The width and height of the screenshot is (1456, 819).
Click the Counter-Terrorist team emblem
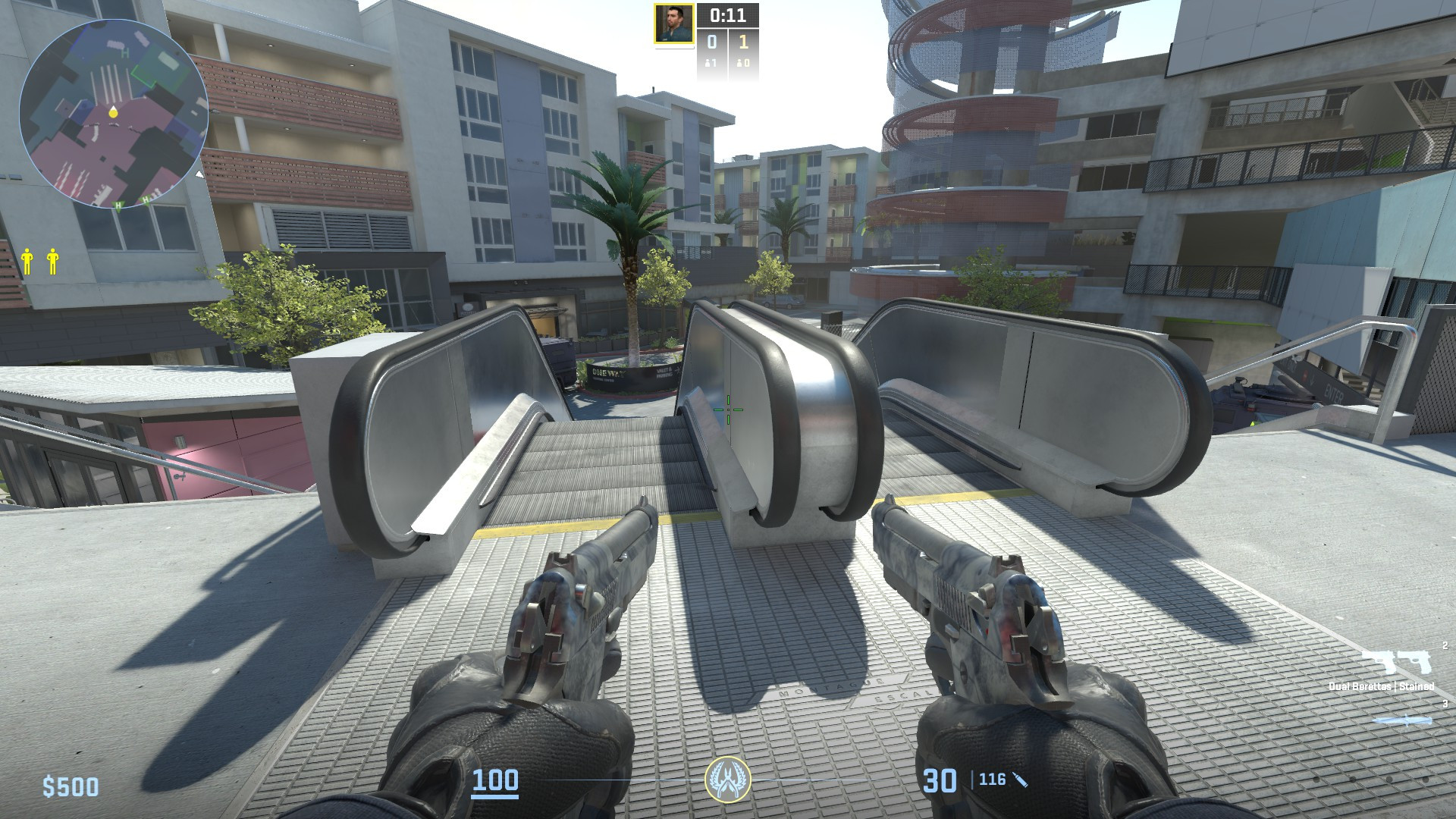click(728, 780)
